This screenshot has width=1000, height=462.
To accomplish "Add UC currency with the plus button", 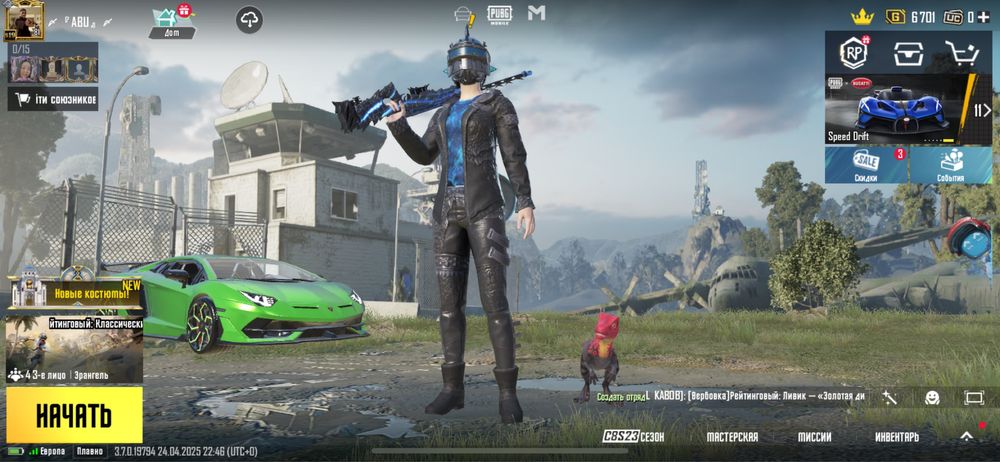I will pyautogui.click(x=986, y=17).
